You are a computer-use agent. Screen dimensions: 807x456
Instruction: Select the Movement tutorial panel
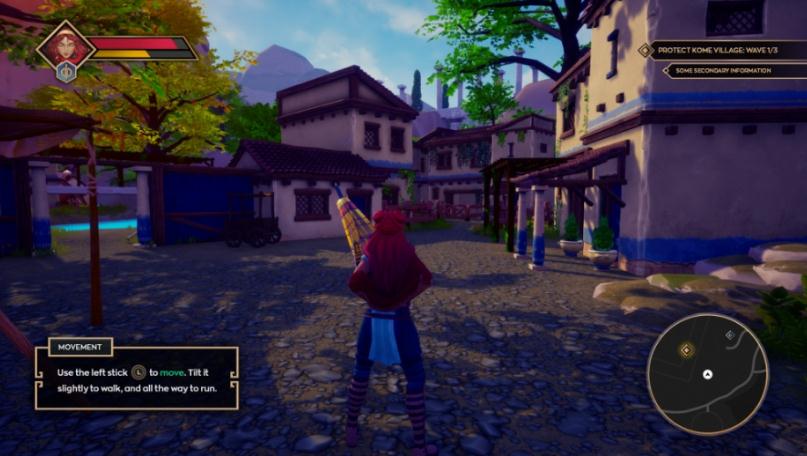coord(137,377)
